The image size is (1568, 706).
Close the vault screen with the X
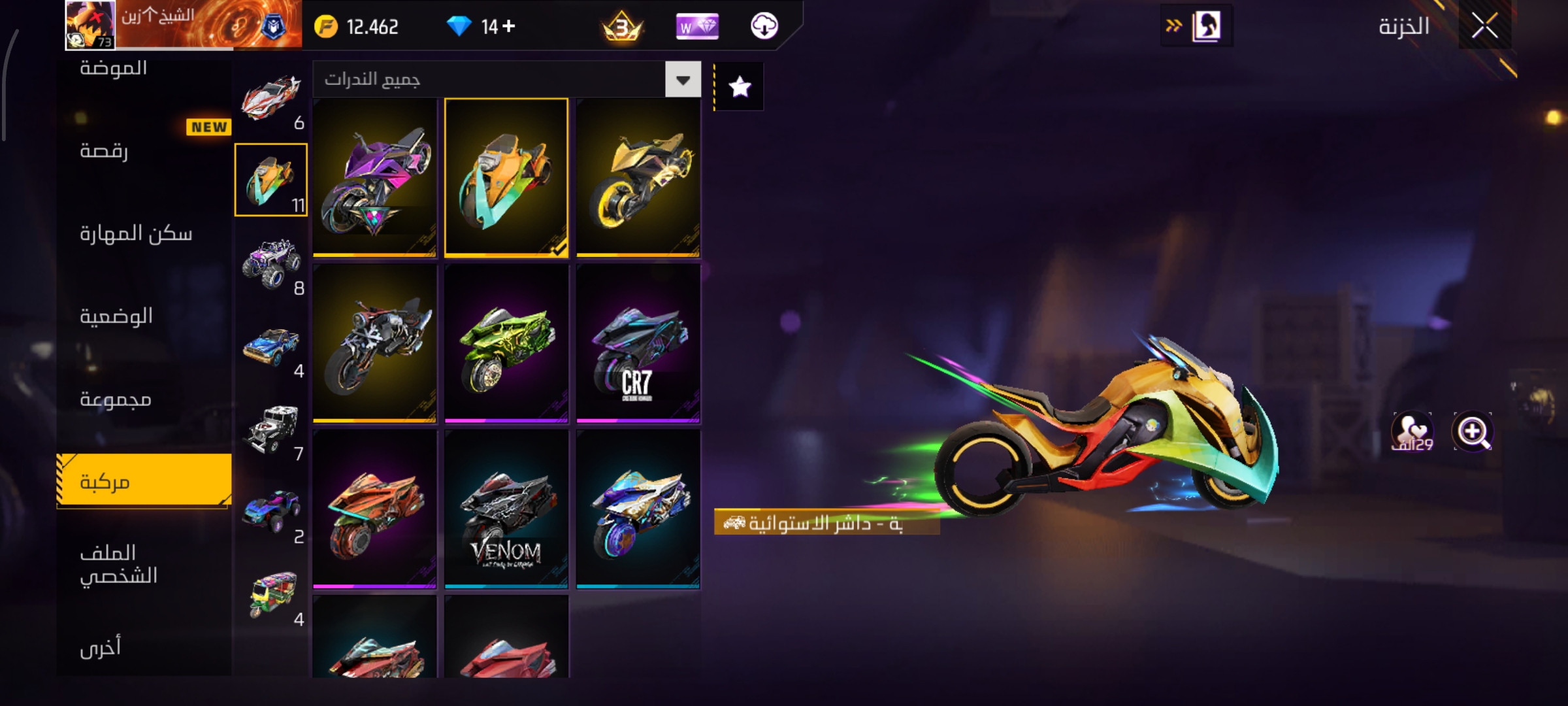(x=1484, y=27)
